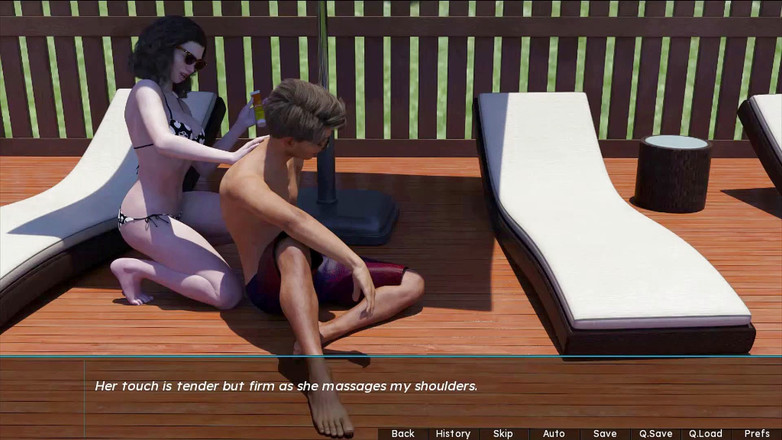This screenshot has width=782, height=440.
Task: Open the Prefs menu
Action: click(x=757, y=433)
